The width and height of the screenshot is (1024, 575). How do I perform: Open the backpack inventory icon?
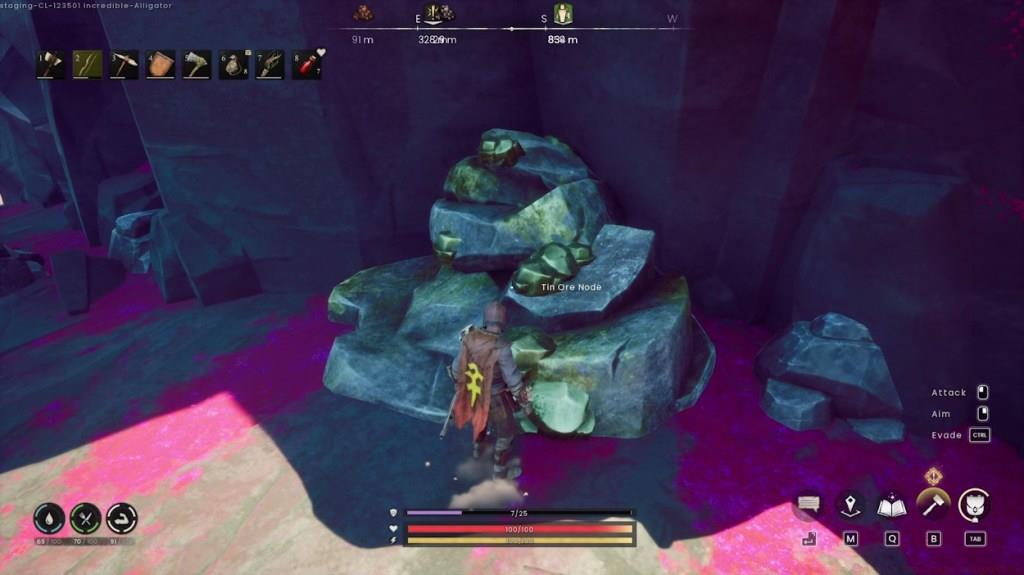tap(975, 505)
